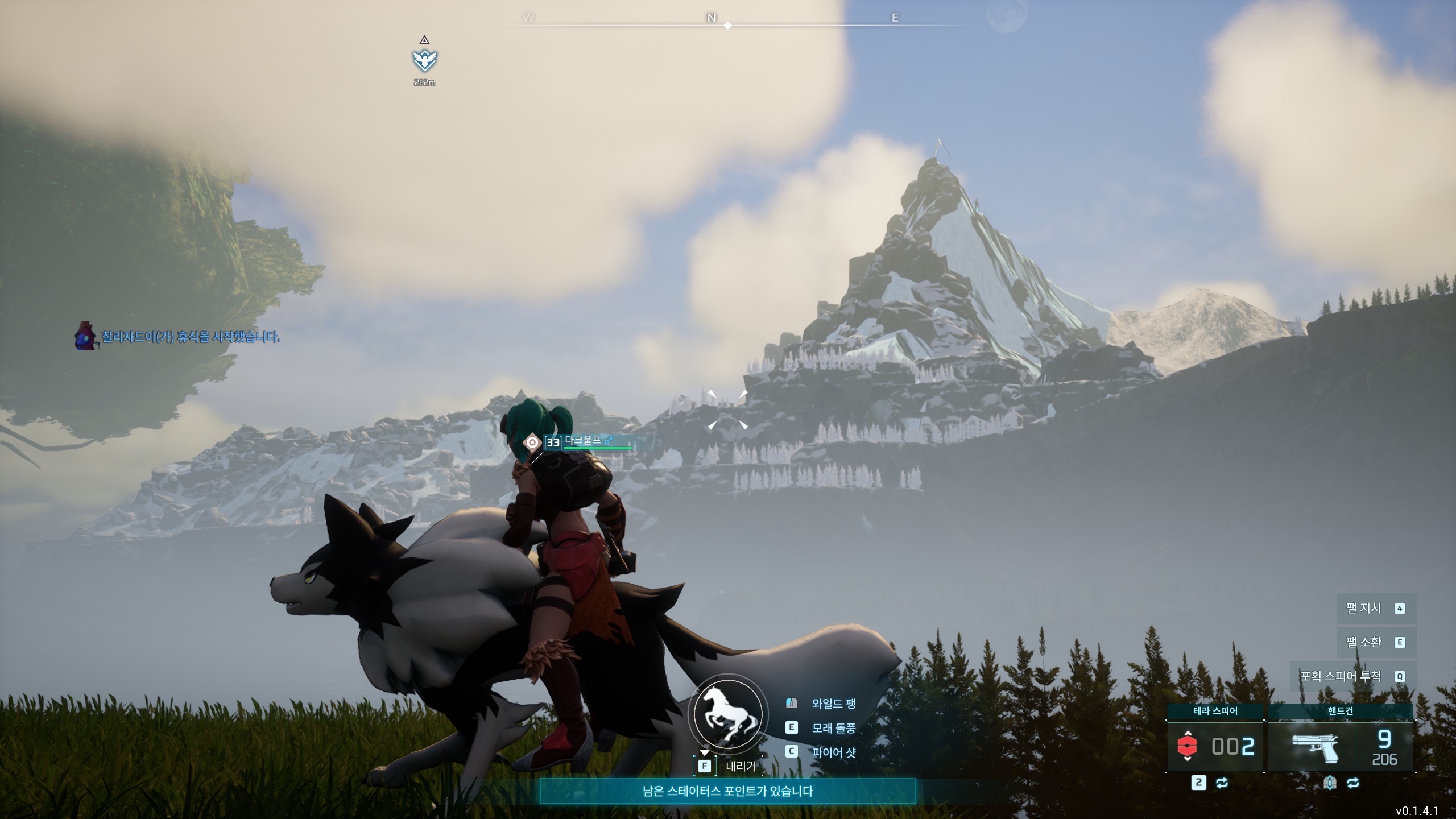Choose the 팰 소환 summon option

click(x=1375, y=642)
